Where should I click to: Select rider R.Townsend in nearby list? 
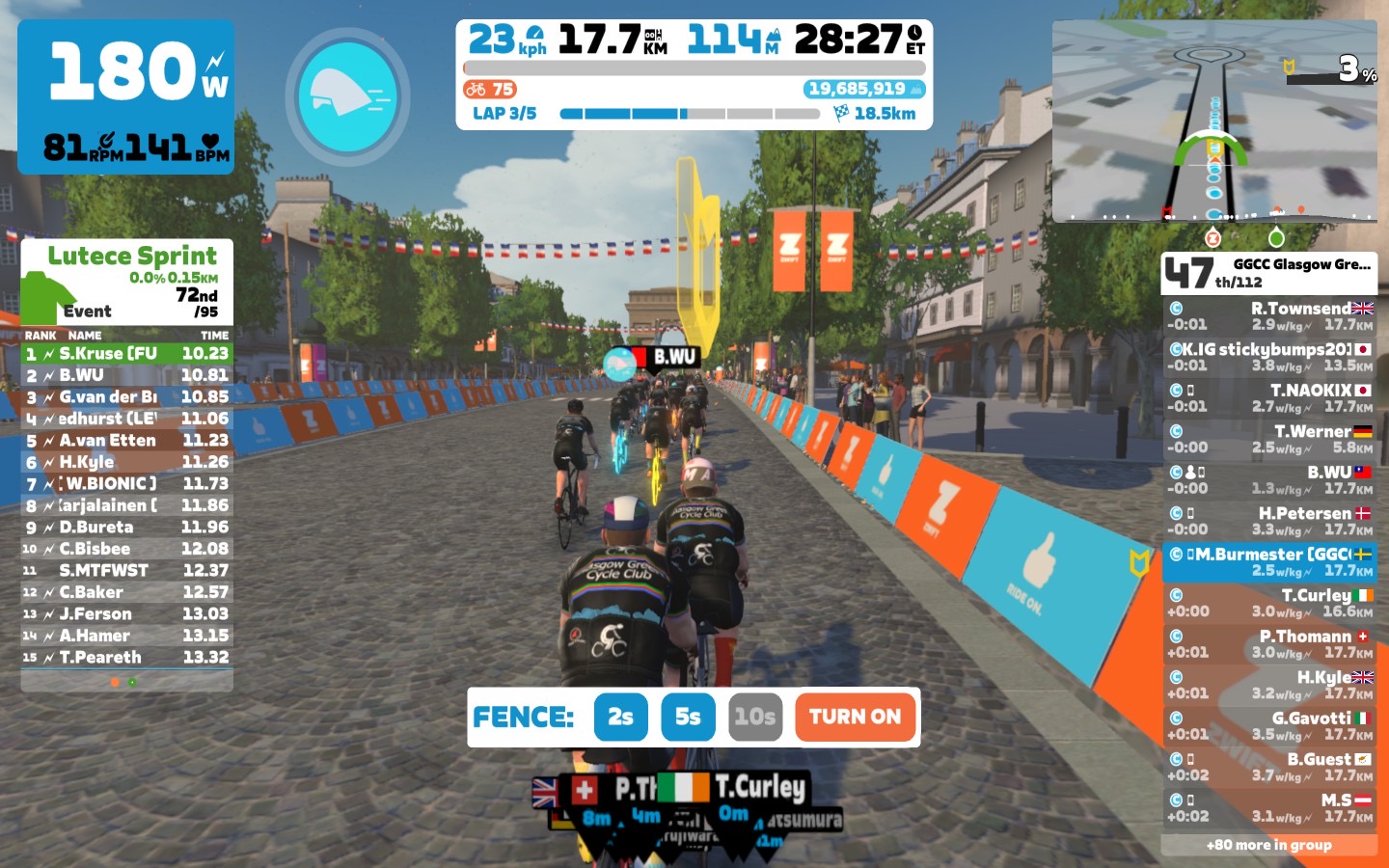click(1269, 316)
